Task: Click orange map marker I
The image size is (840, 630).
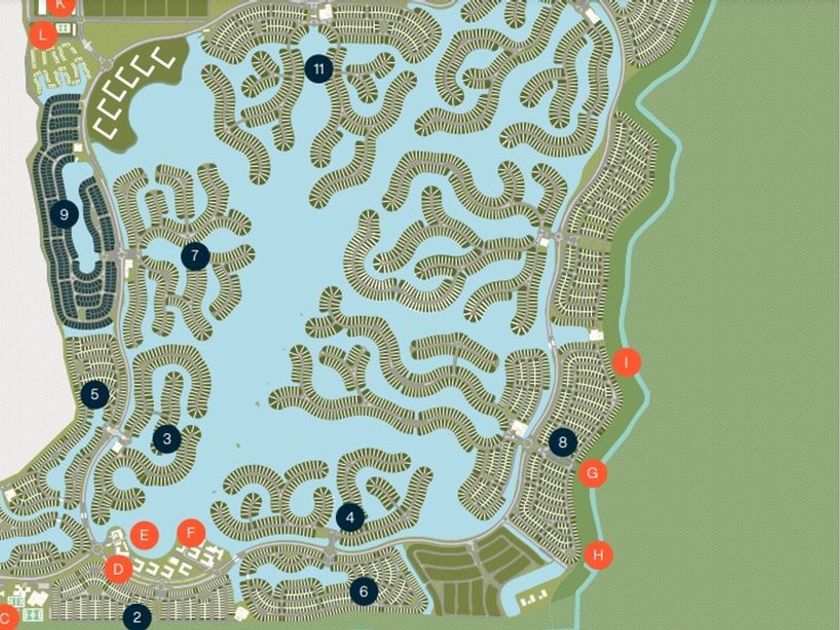Action: 626,362
